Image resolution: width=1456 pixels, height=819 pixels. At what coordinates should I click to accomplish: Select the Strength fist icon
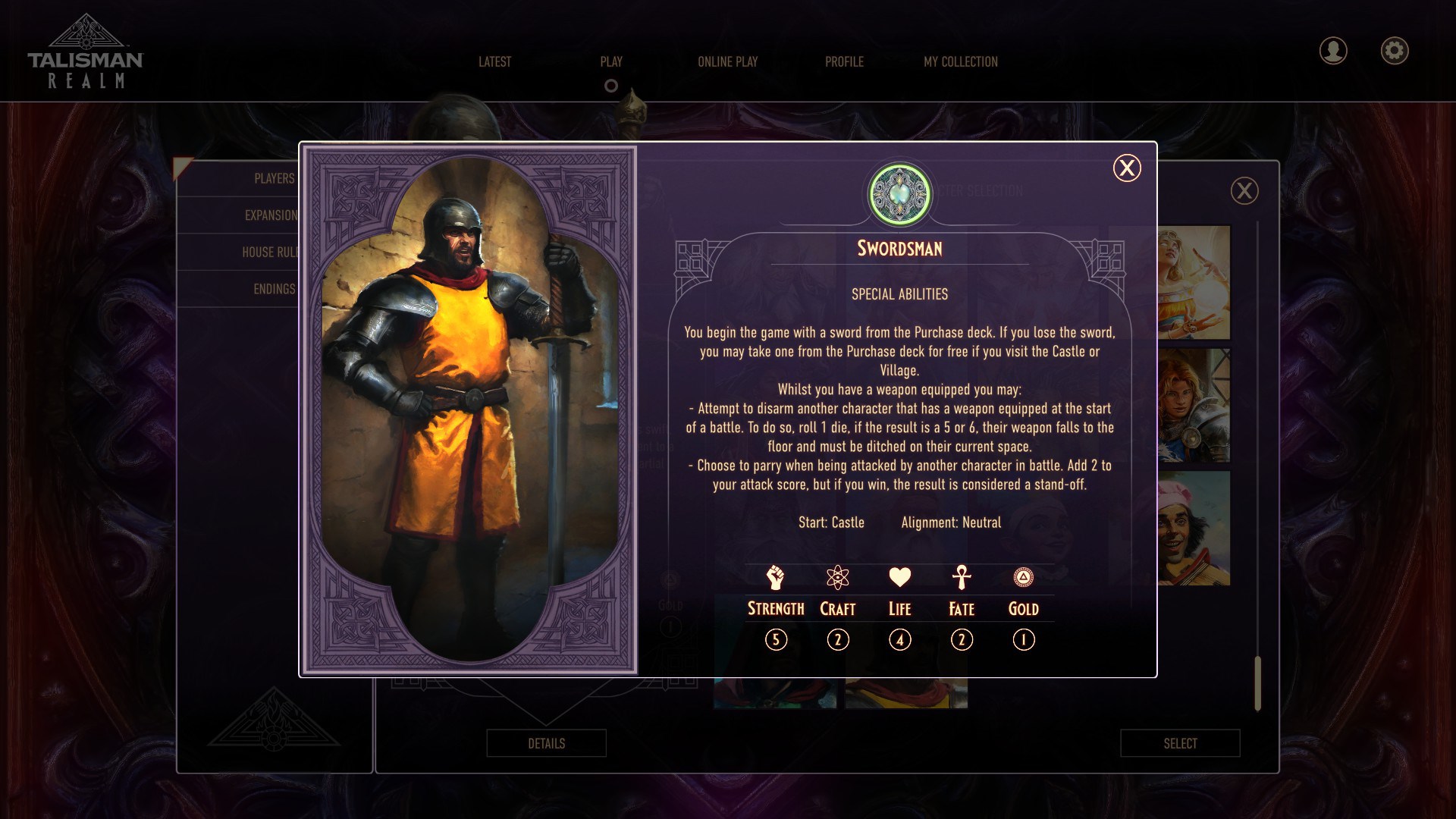(x=775, y=579)
